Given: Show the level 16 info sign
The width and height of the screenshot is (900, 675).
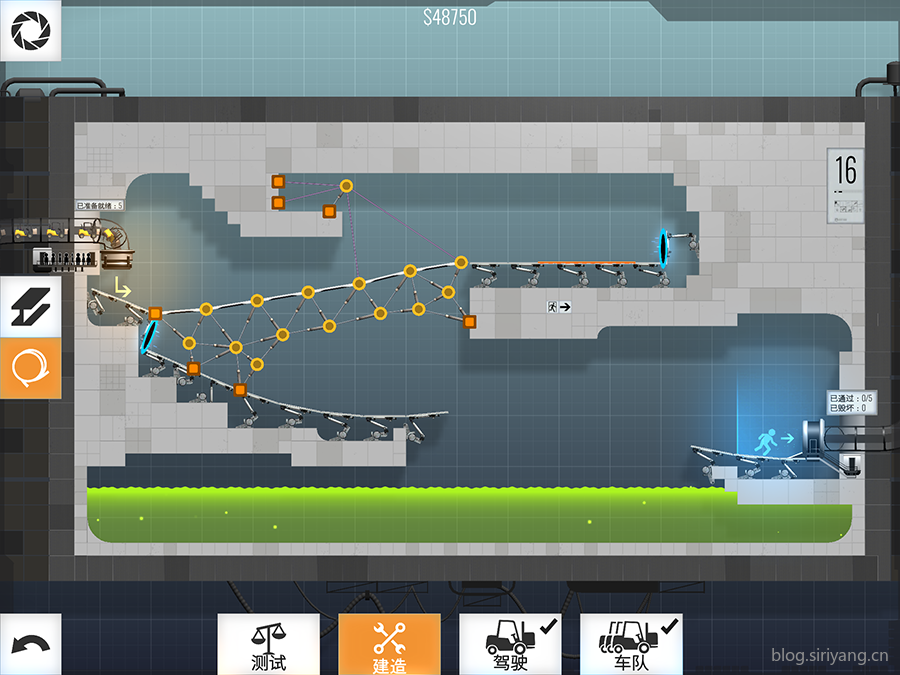Looking at the screenshot, I should tap(846, 186).
